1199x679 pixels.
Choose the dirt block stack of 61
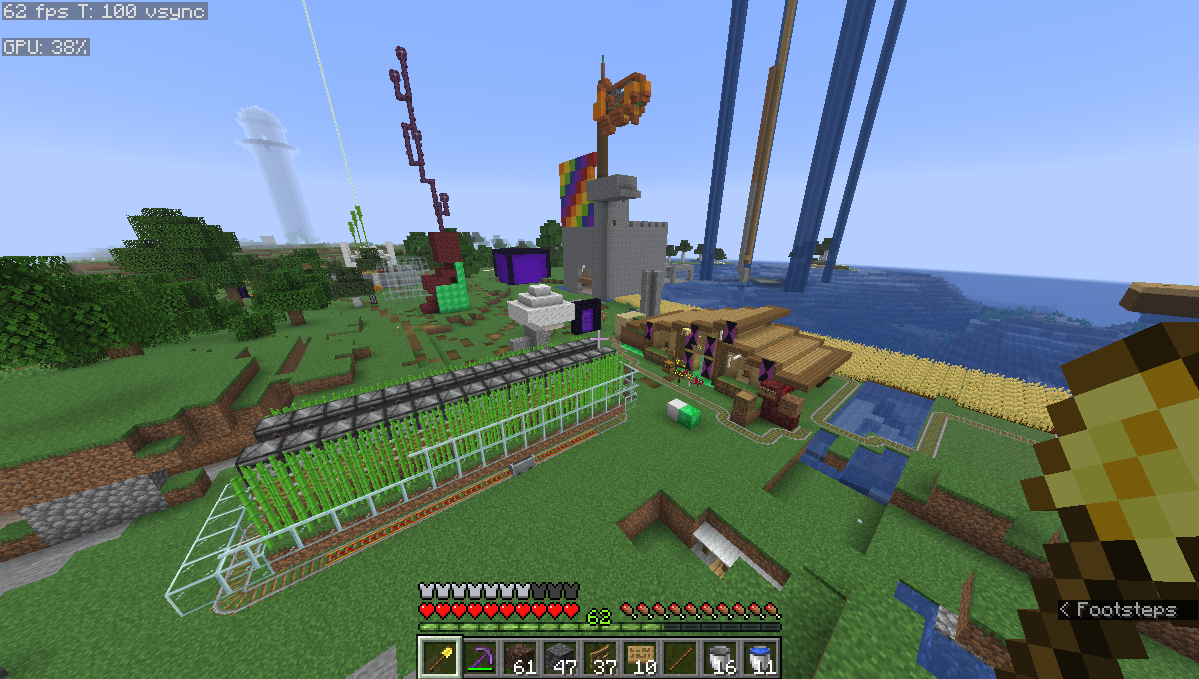click(520, 657)
